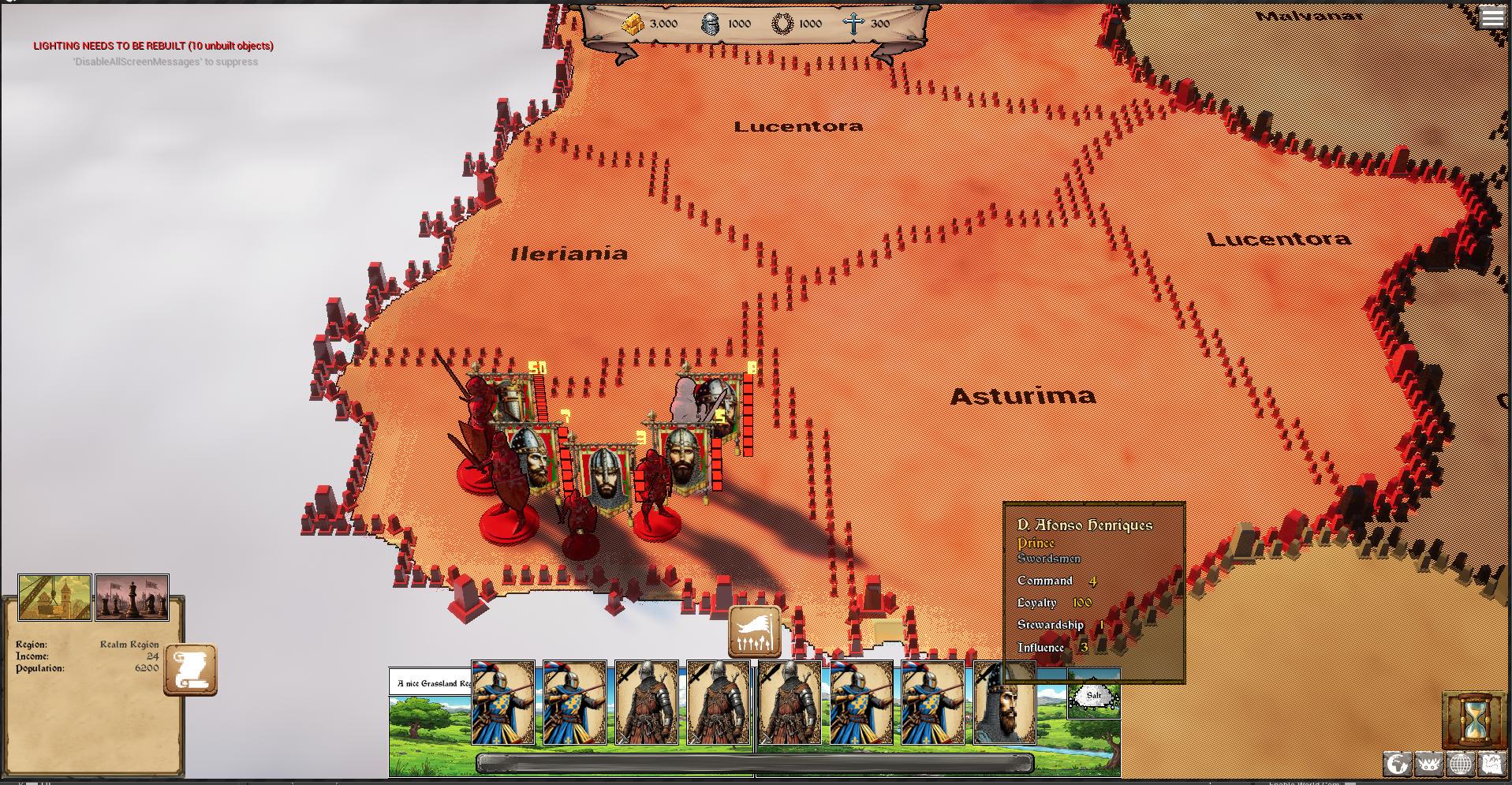The height and width of the screenshot is (785, 1512).
Task: End the turn with the hourglass button
Action: (1473, 721)
